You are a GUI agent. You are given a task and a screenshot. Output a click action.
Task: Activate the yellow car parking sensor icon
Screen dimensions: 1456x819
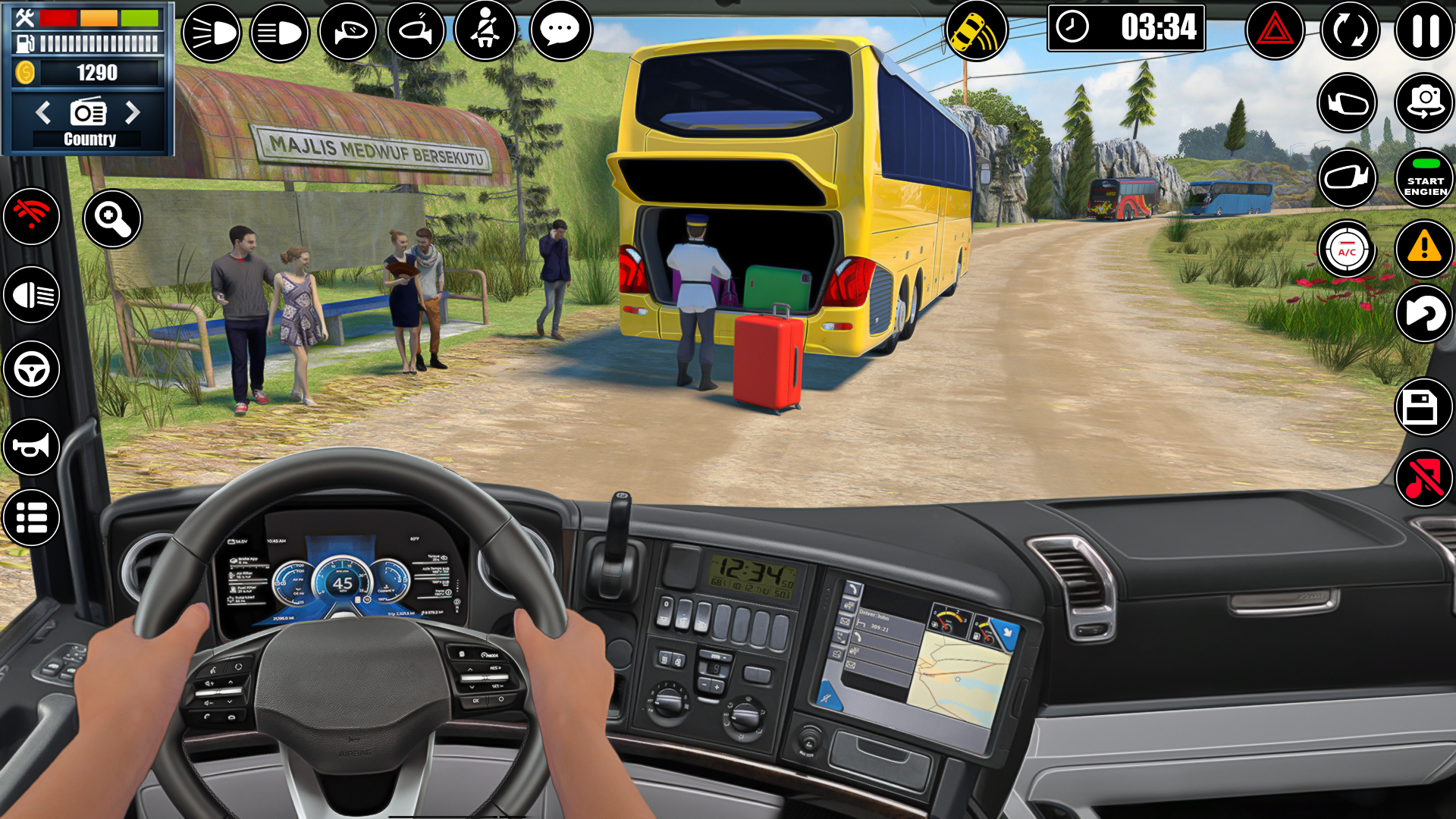pyautogui.click(x=976, y=32)
